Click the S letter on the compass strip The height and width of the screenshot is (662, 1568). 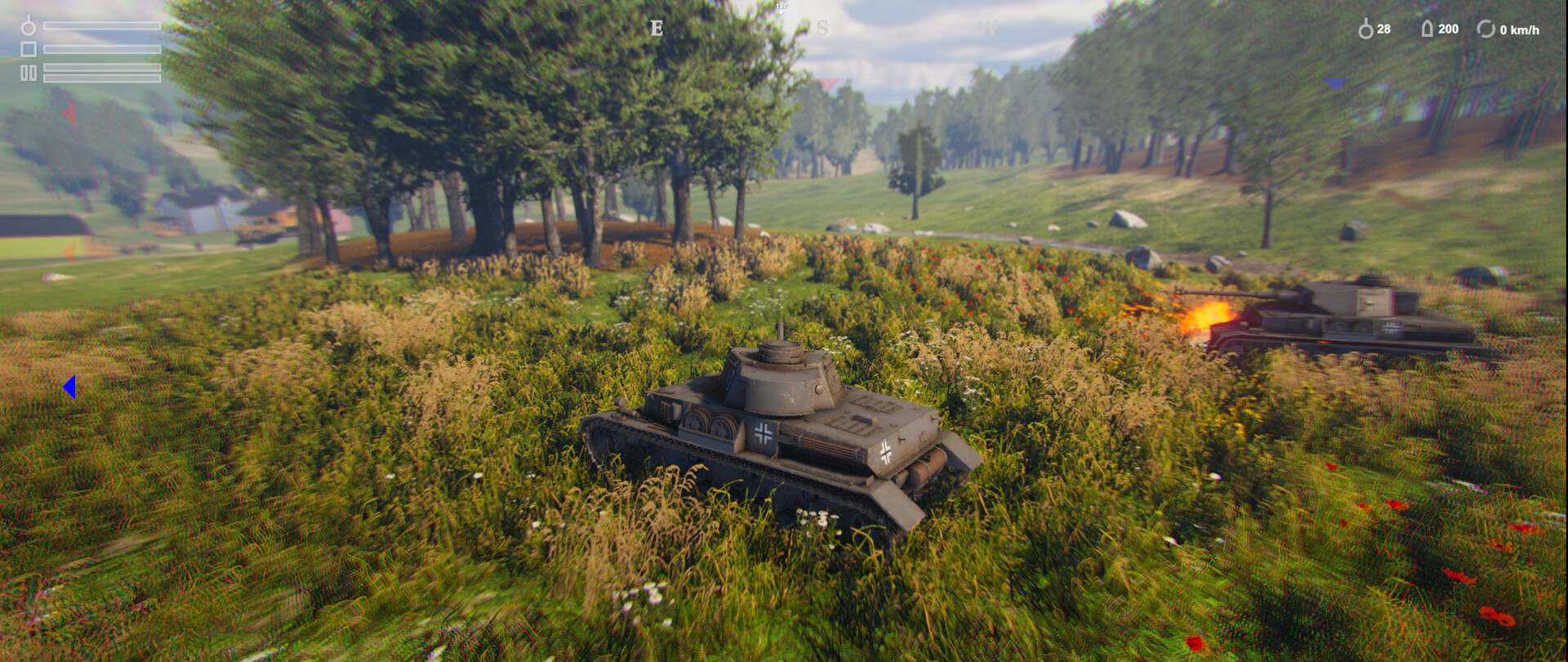822,28
